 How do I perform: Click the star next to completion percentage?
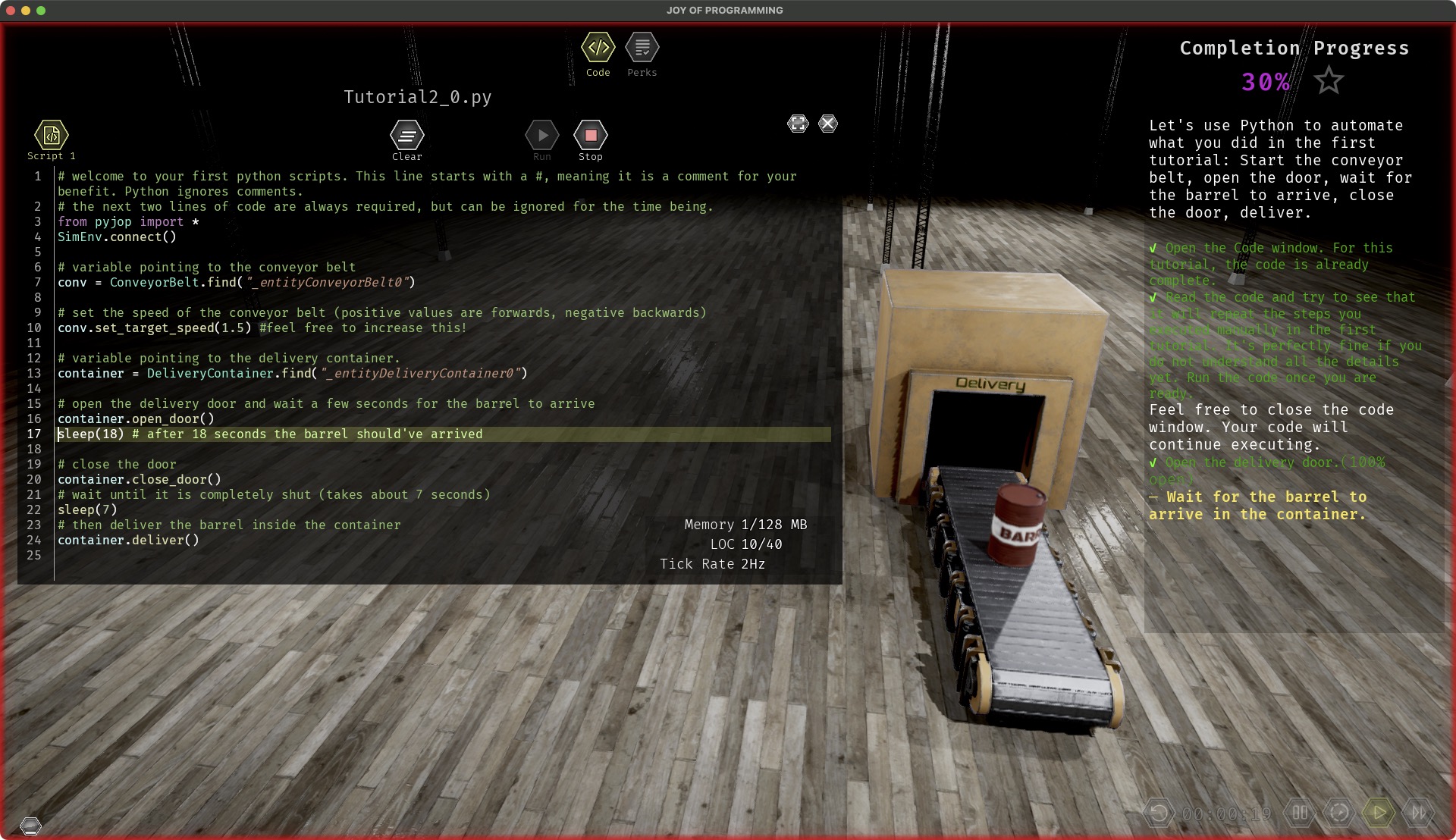pos(1329,80)
